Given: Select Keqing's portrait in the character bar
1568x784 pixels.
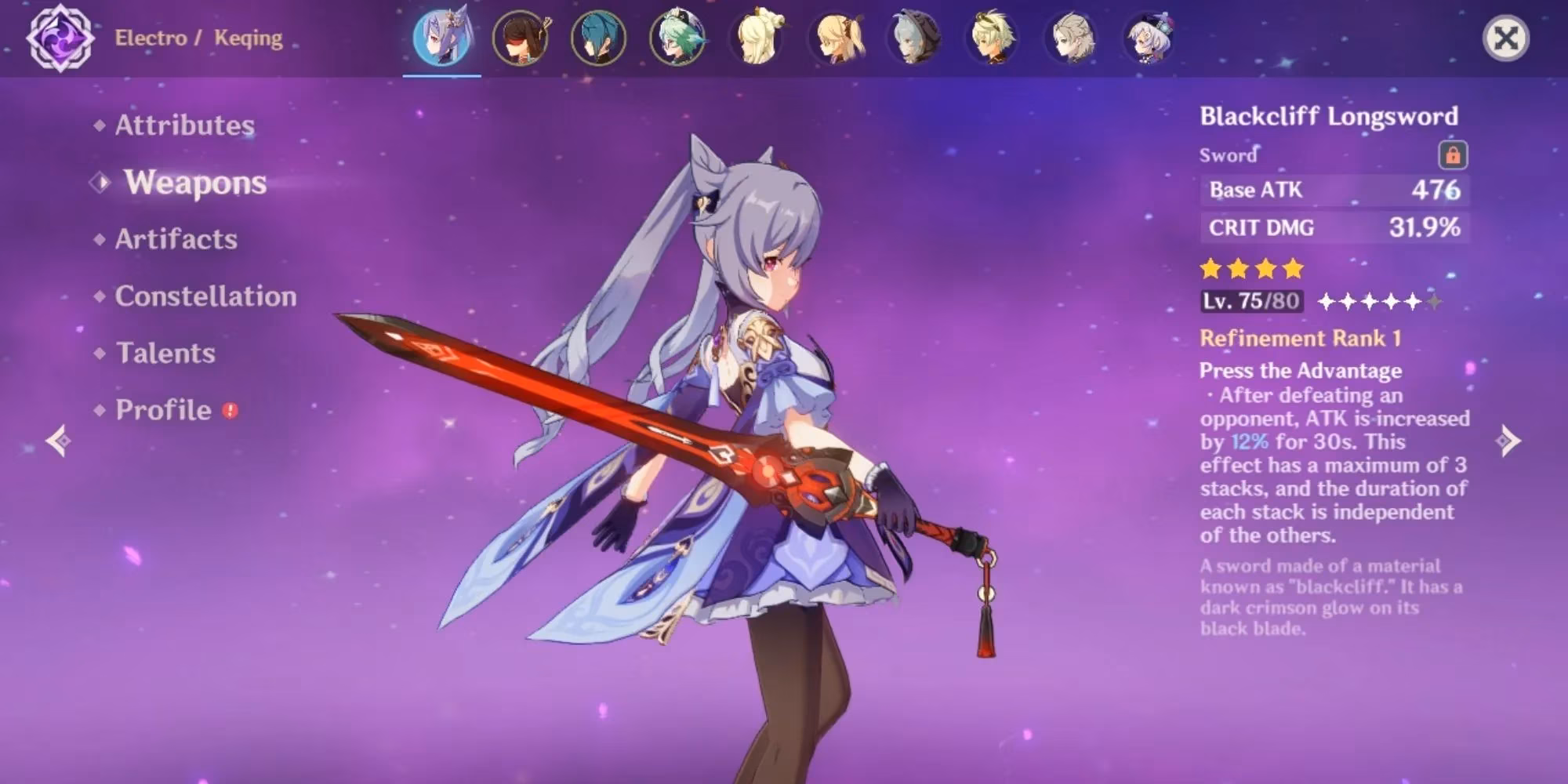Looking at the screenshot, I should pos(443,39).
